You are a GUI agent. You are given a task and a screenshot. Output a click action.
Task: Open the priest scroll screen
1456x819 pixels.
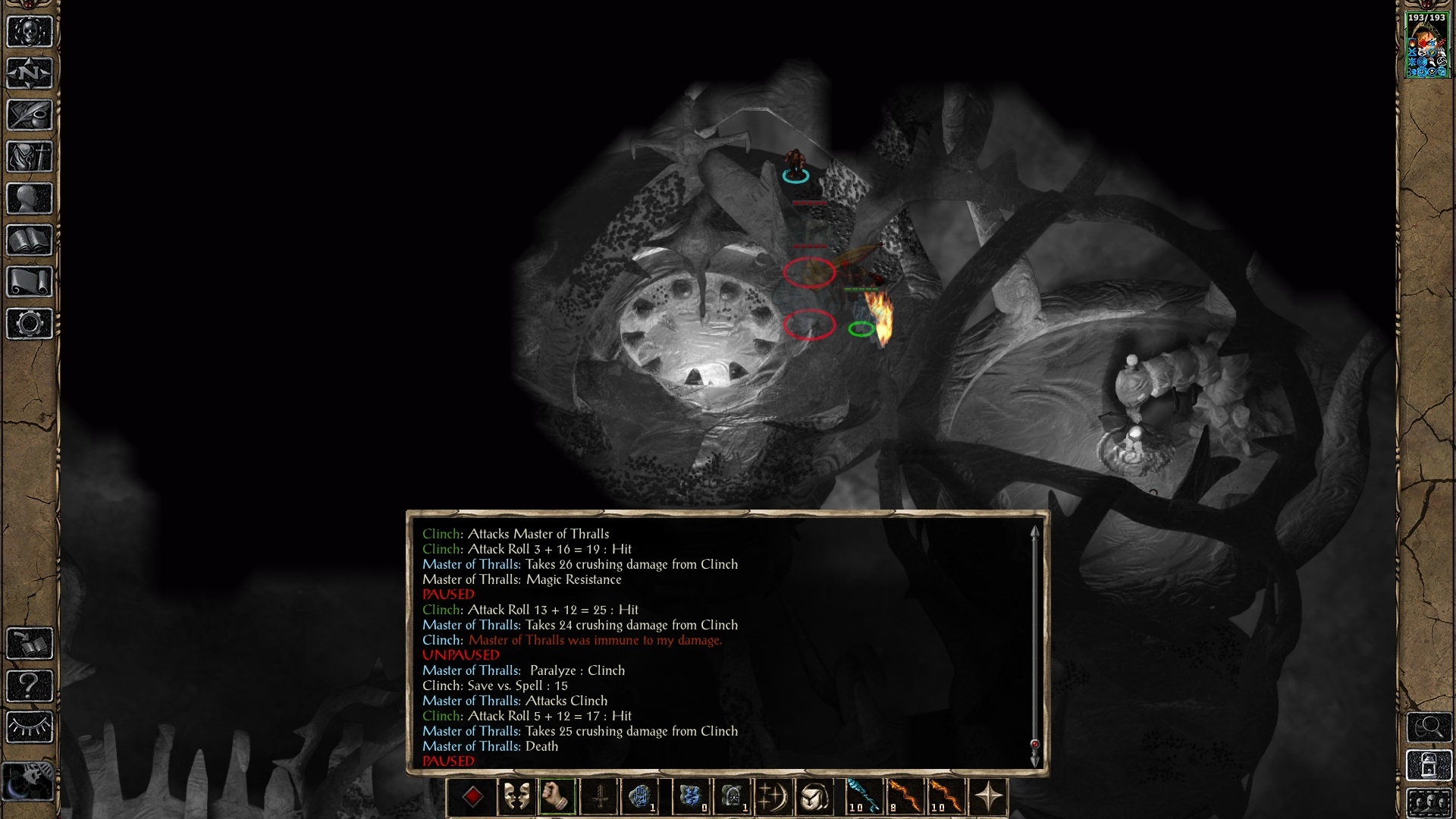tap(30, 282)
